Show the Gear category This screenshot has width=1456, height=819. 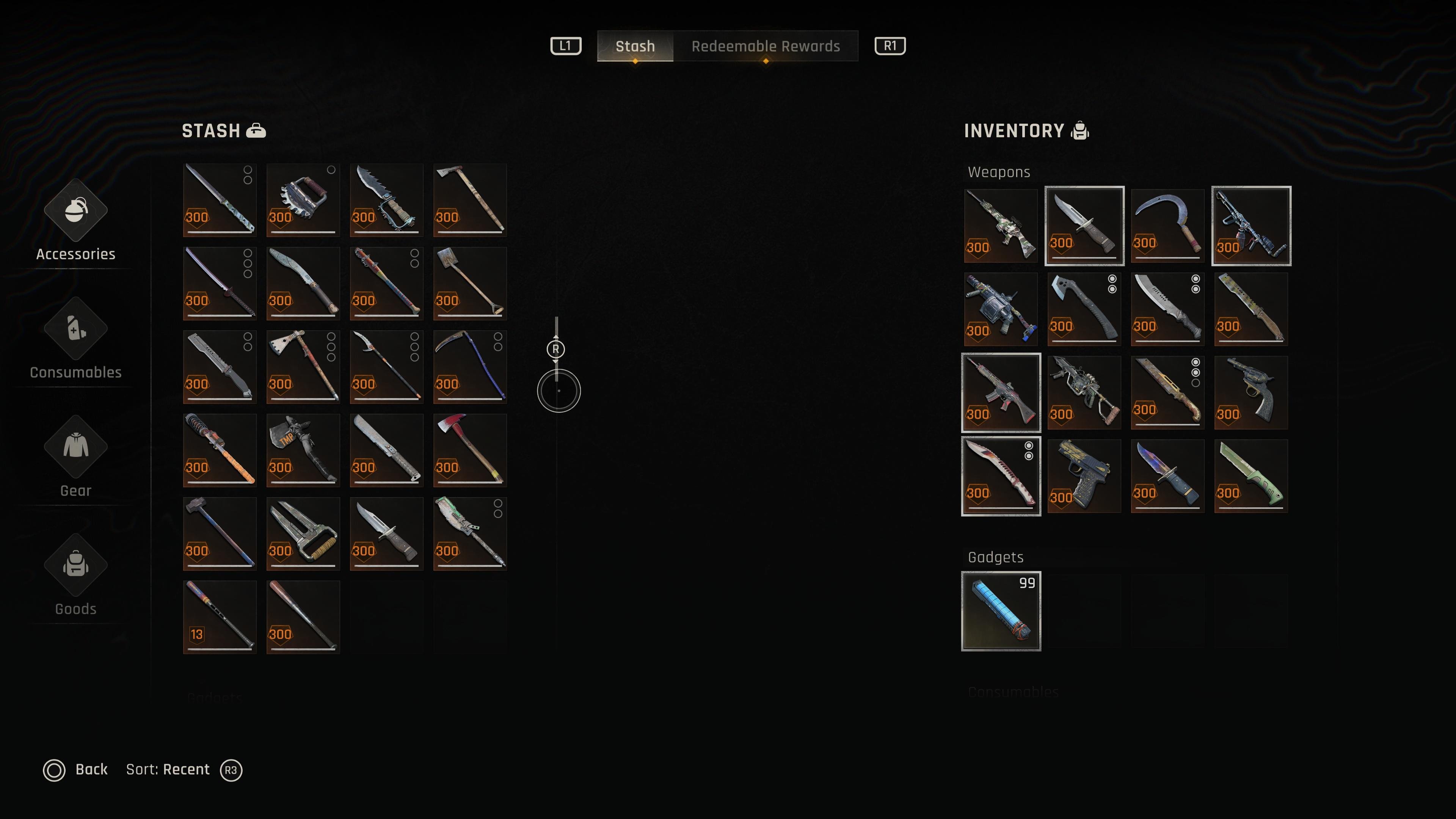pyautogui.click(x=76, y=458)
